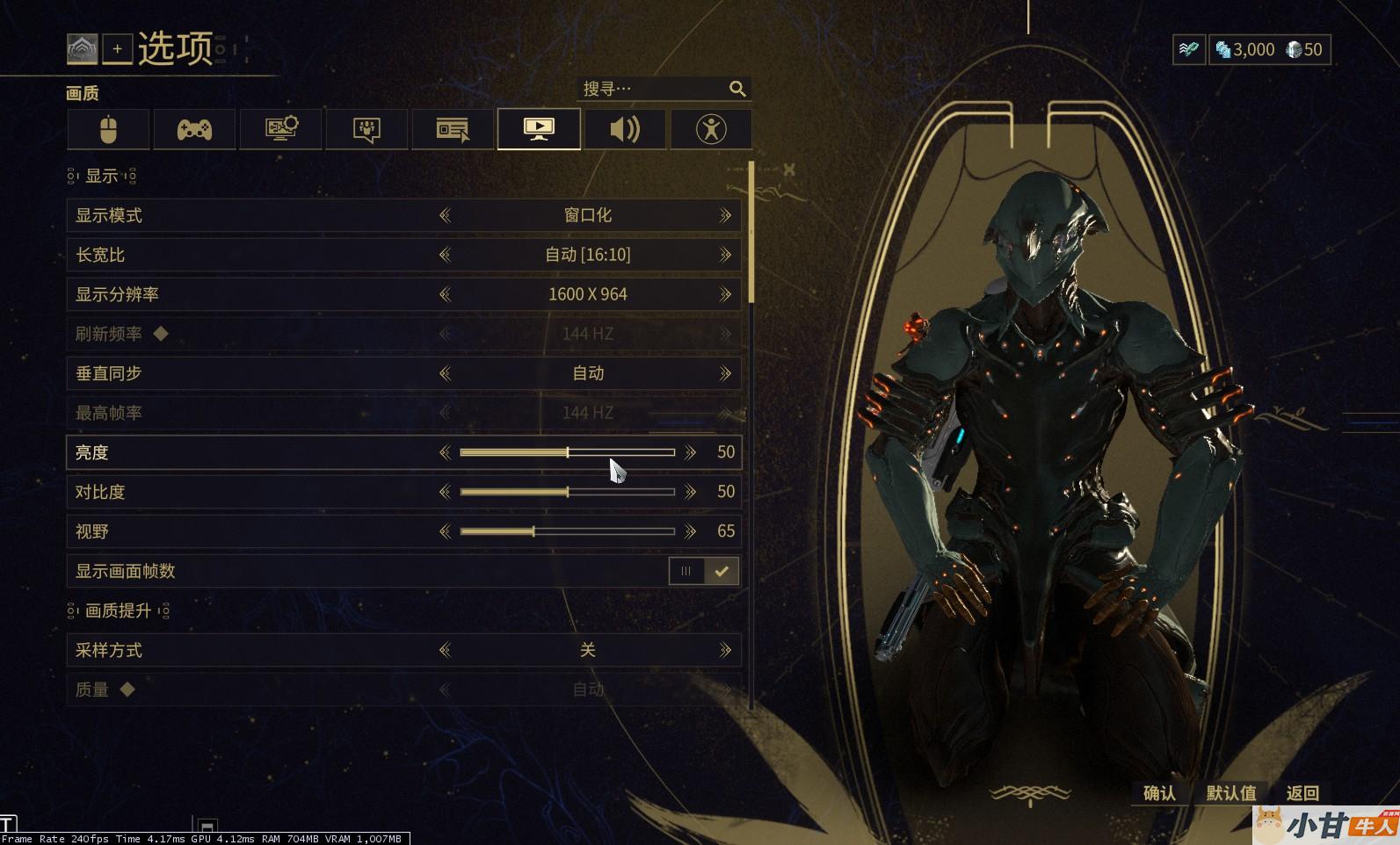Go back with the 返回 button
This screenshot has width=1400, height=845.
(1302, 793)
